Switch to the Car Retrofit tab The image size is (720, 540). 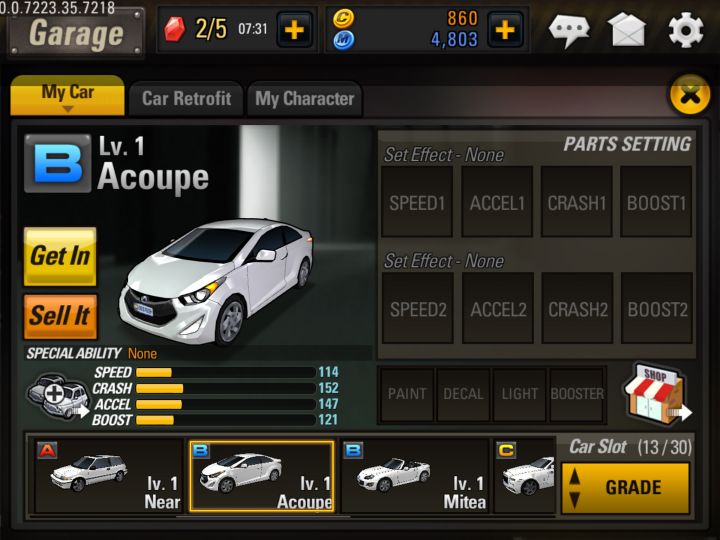click(x=186, y=99)
